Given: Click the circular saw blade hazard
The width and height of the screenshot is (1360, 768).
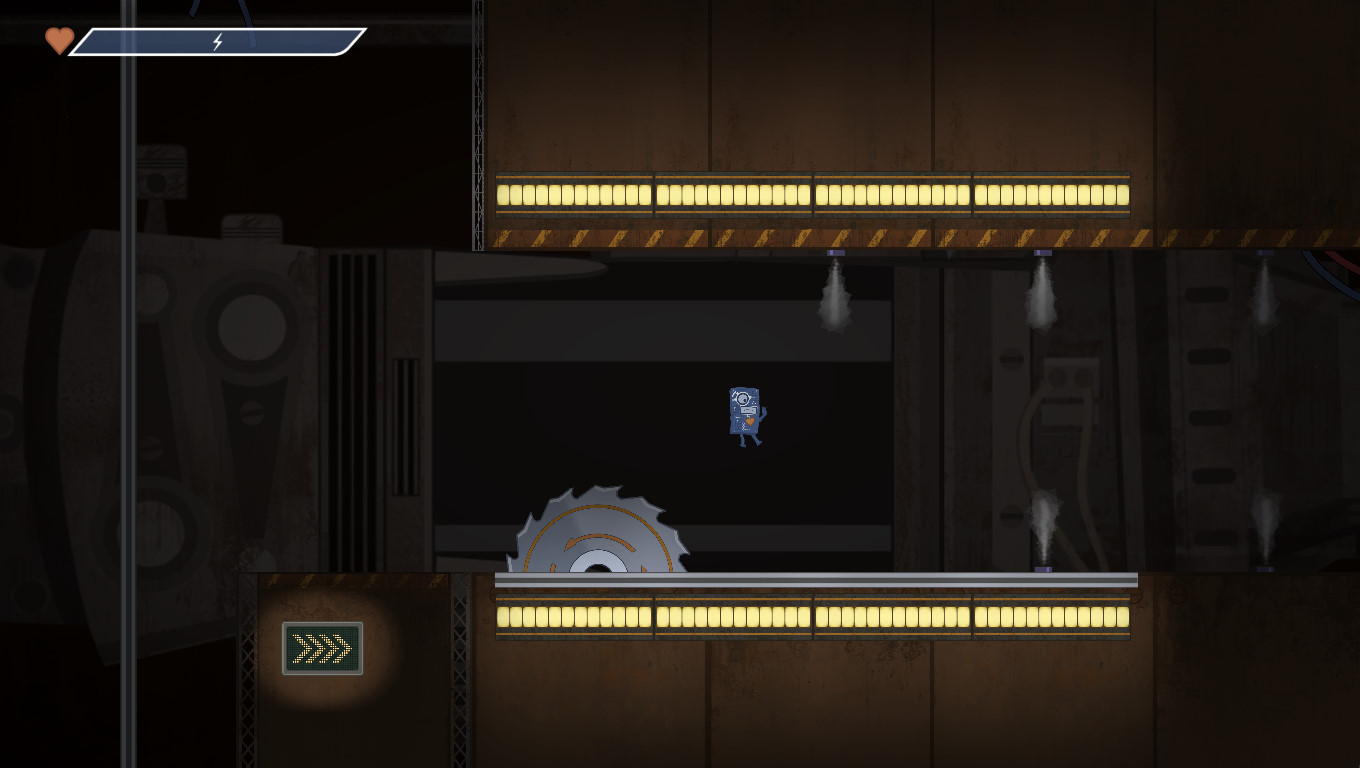Looking at the screenshot, I should [600, 535].
